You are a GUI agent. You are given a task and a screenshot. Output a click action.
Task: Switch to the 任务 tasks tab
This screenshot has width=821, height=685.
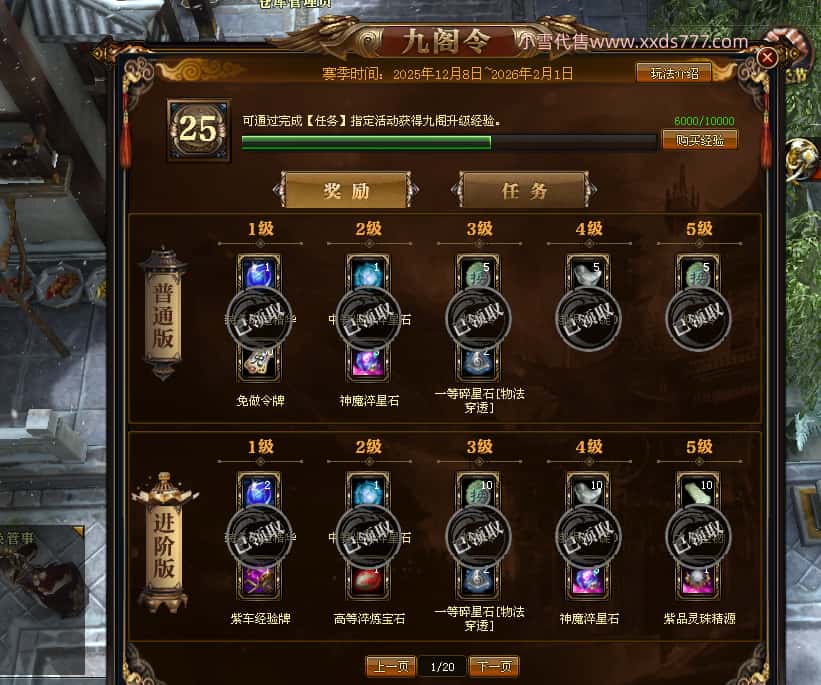(x=524, y=190)
